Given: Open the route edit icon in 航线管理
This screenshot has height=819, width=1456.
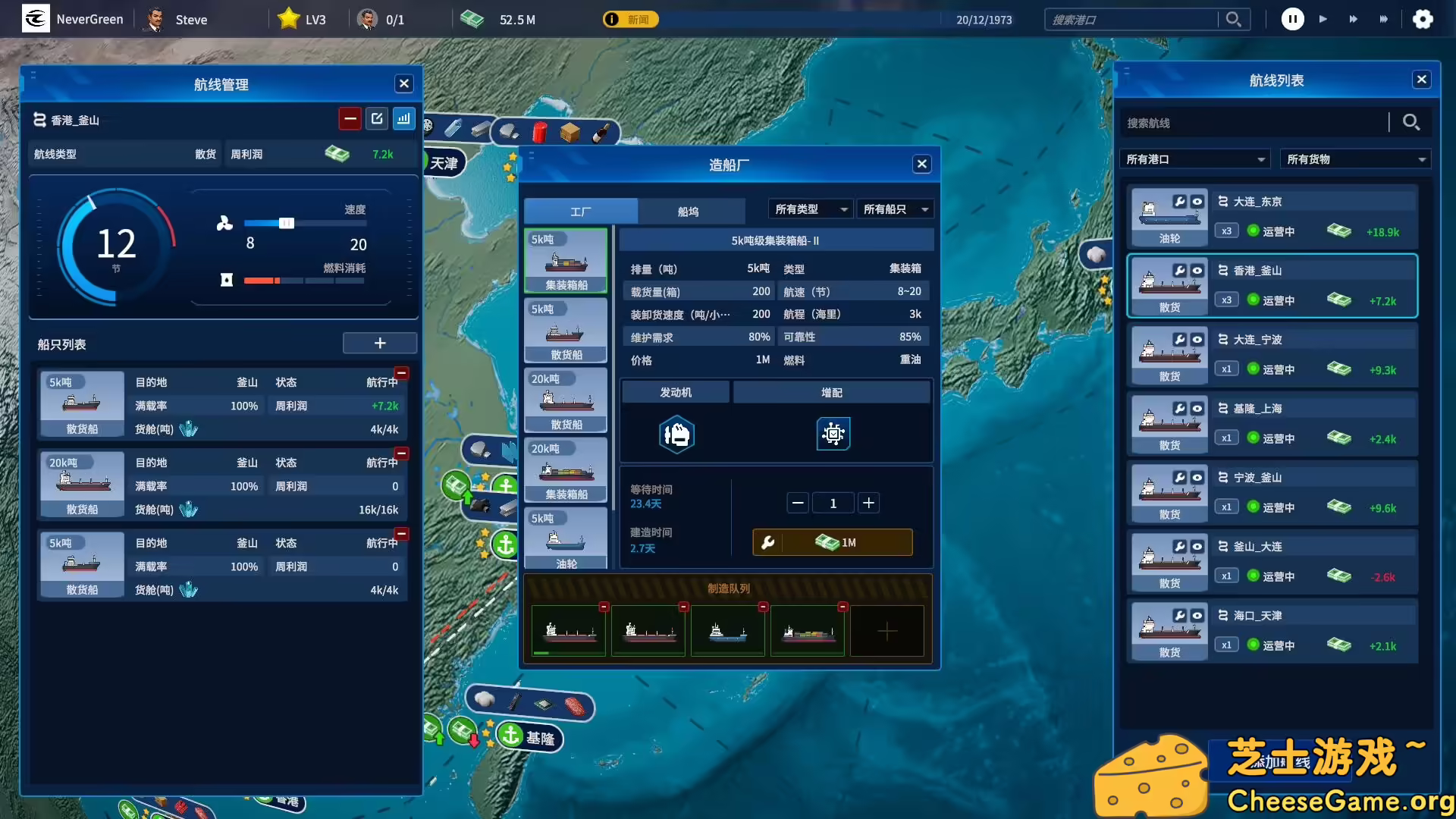Looking at the screenshot, I should (377, 118).
